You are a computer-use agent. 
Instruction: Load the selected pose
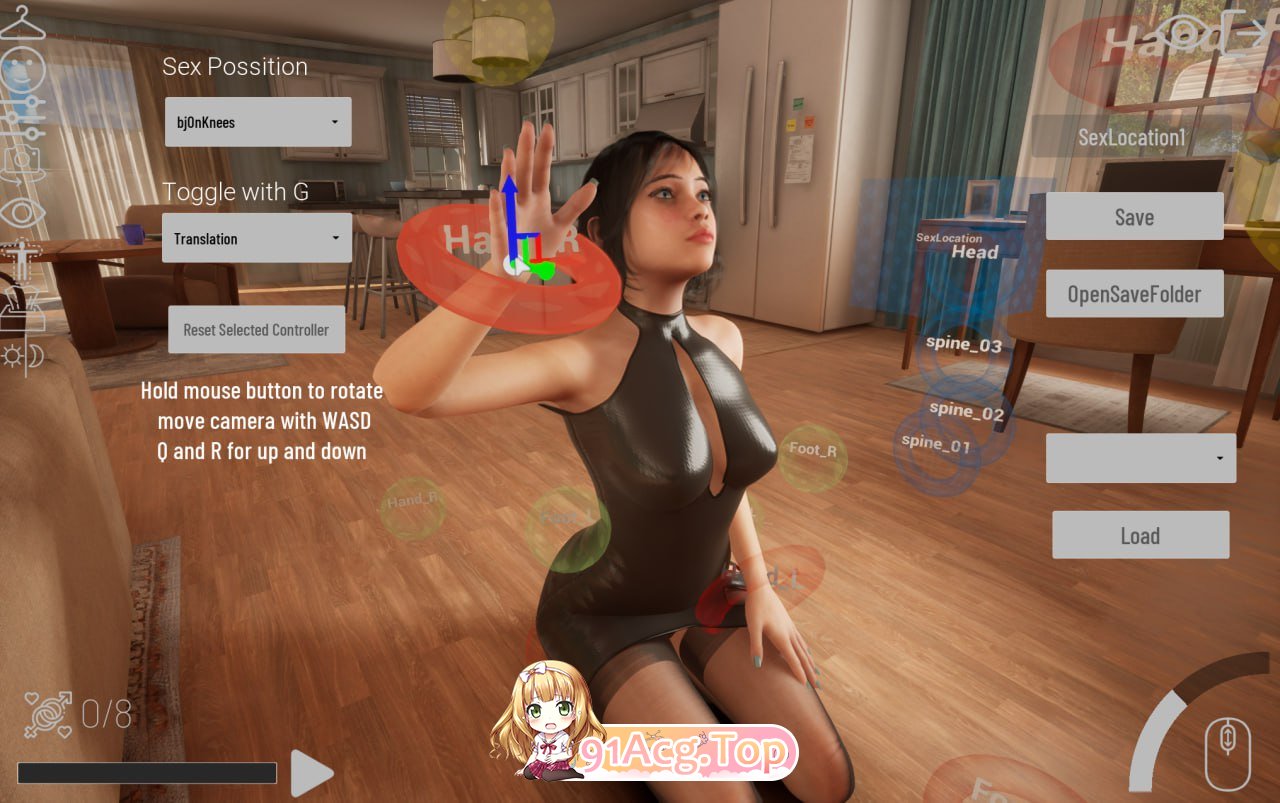[x=1140, y=535]
